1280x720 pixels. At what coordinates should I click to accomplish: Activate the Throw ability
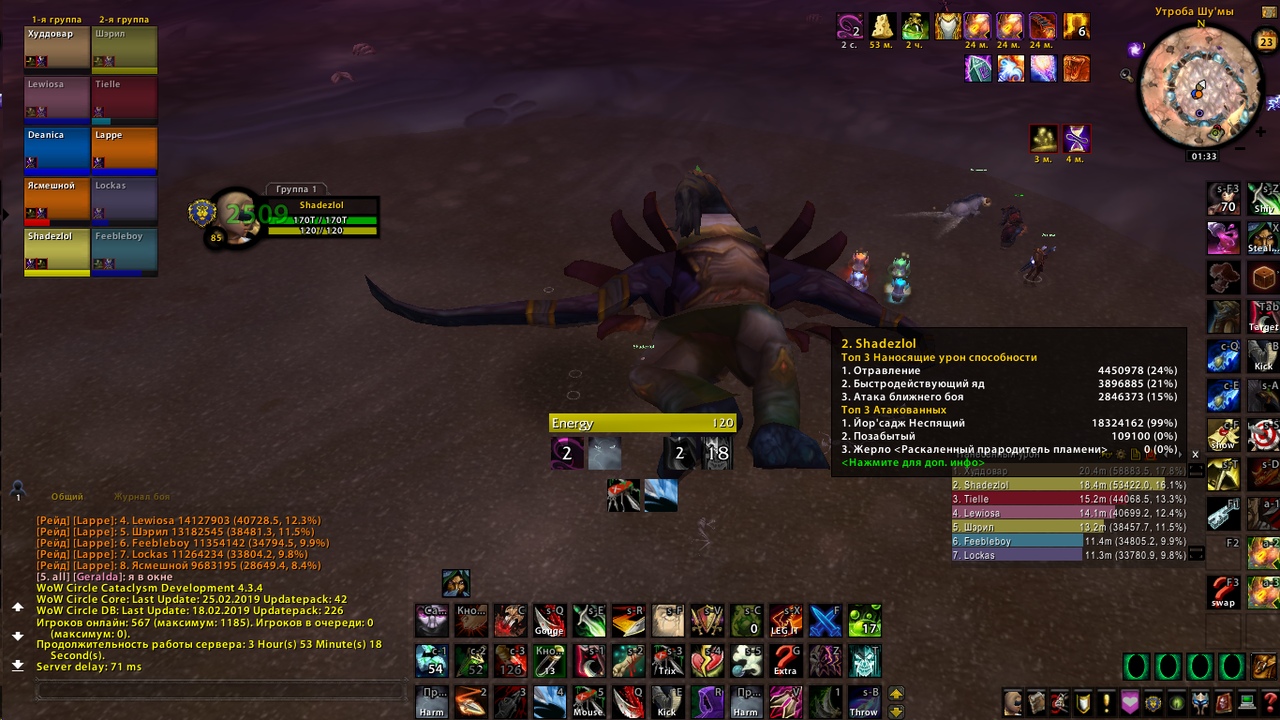click(x=863, y=701)
